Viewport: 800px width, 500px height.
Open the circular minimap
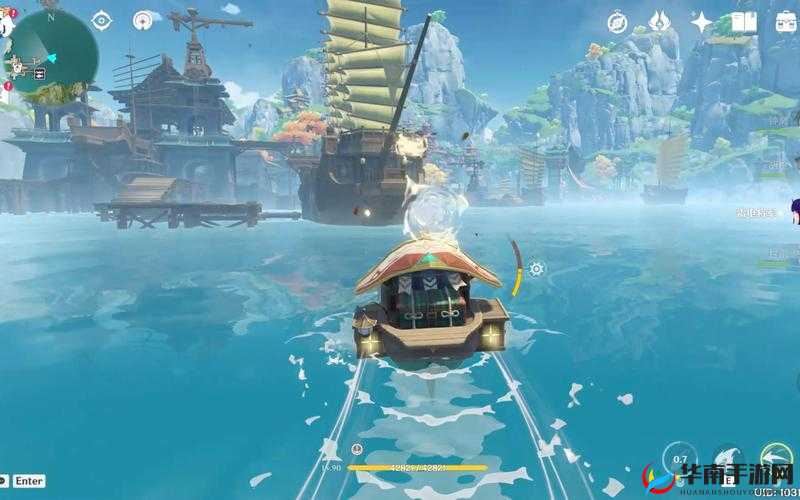(x=52, y=48)
